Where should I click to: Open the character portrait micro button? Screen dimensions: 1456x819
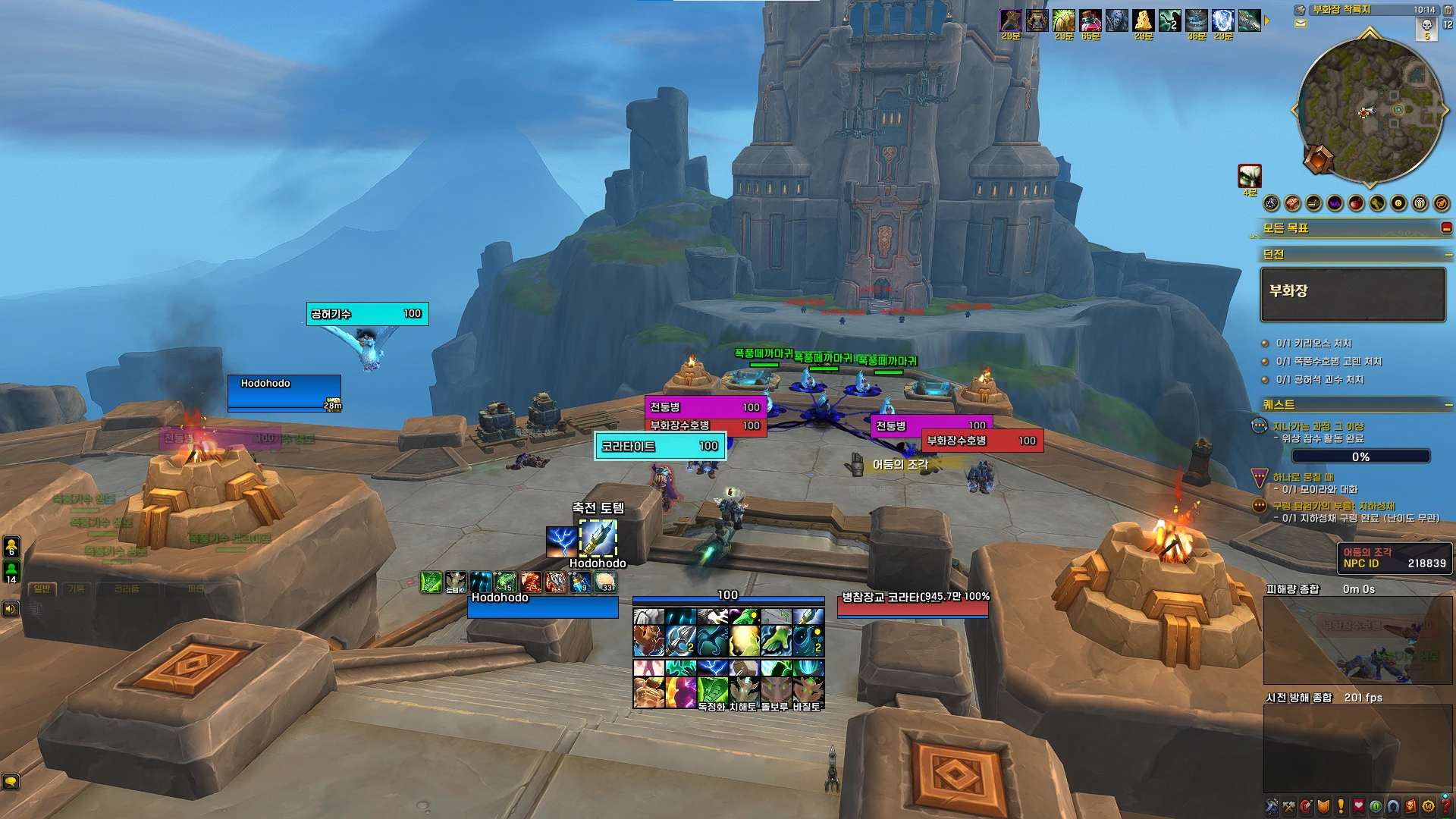(1272, 807)
